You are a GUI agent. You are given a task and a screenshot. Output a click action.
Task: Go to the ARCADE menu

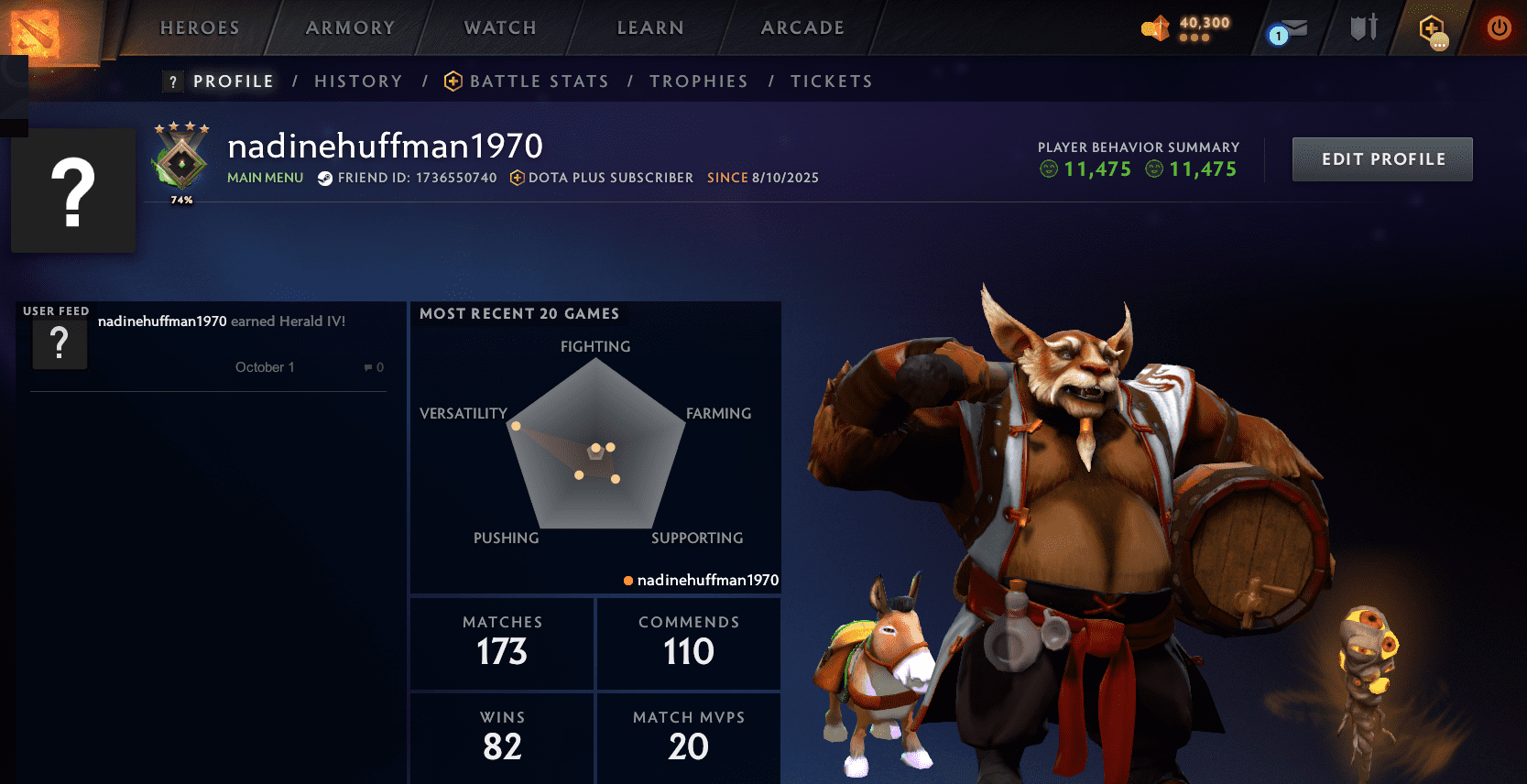tap(802, 27)
